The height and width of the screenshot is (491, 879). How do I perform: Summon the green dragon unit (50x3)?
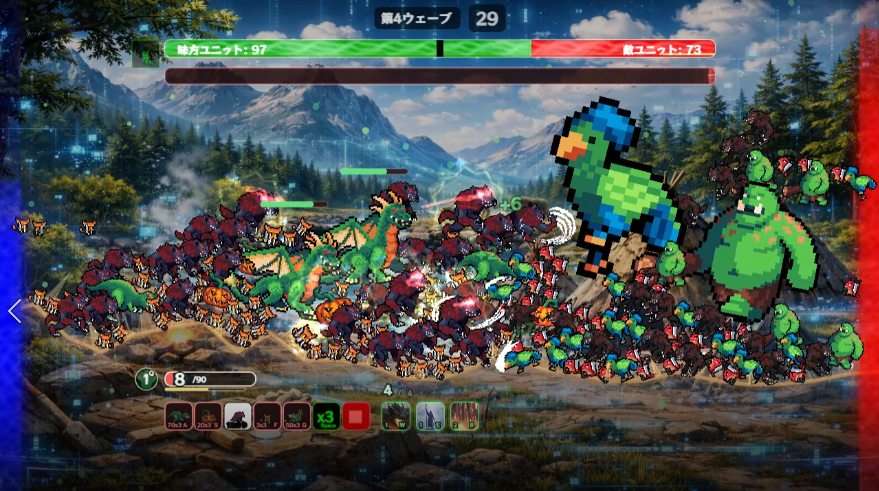coord(297,415)
